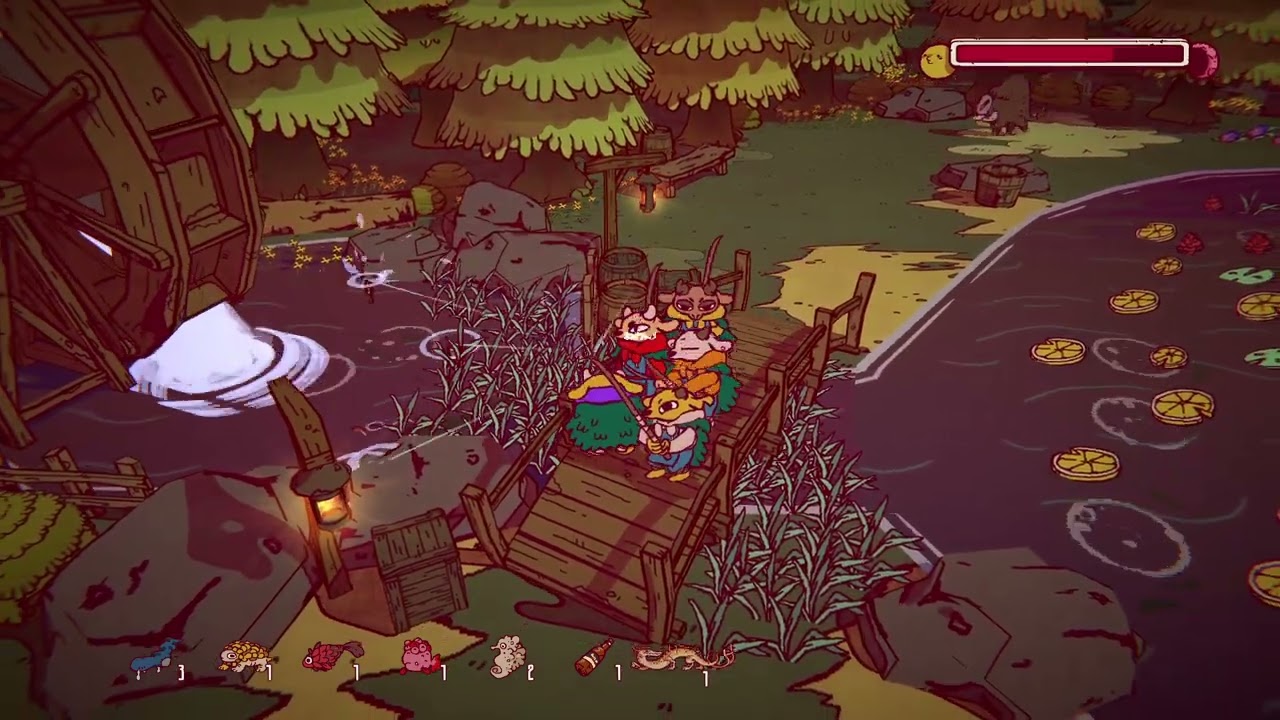1280x720 pixels.
Task: Pick the yellow spiky pufferfish catch
Action: coord(243,657)
